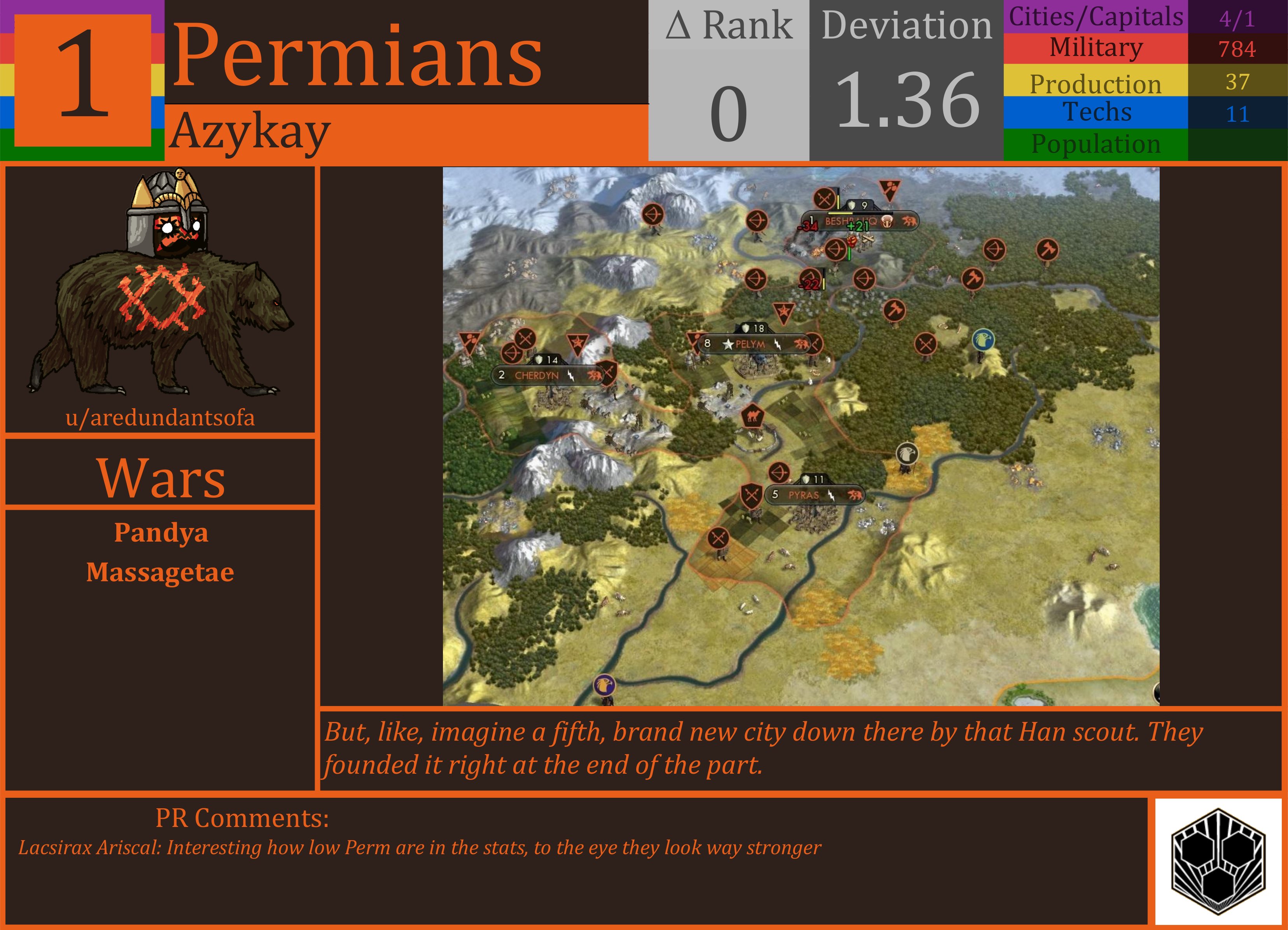The width and height of the screenshot is (1288, 930).
Task: Click the yellow city health bar above Beshbaliq
Action: 840,213
